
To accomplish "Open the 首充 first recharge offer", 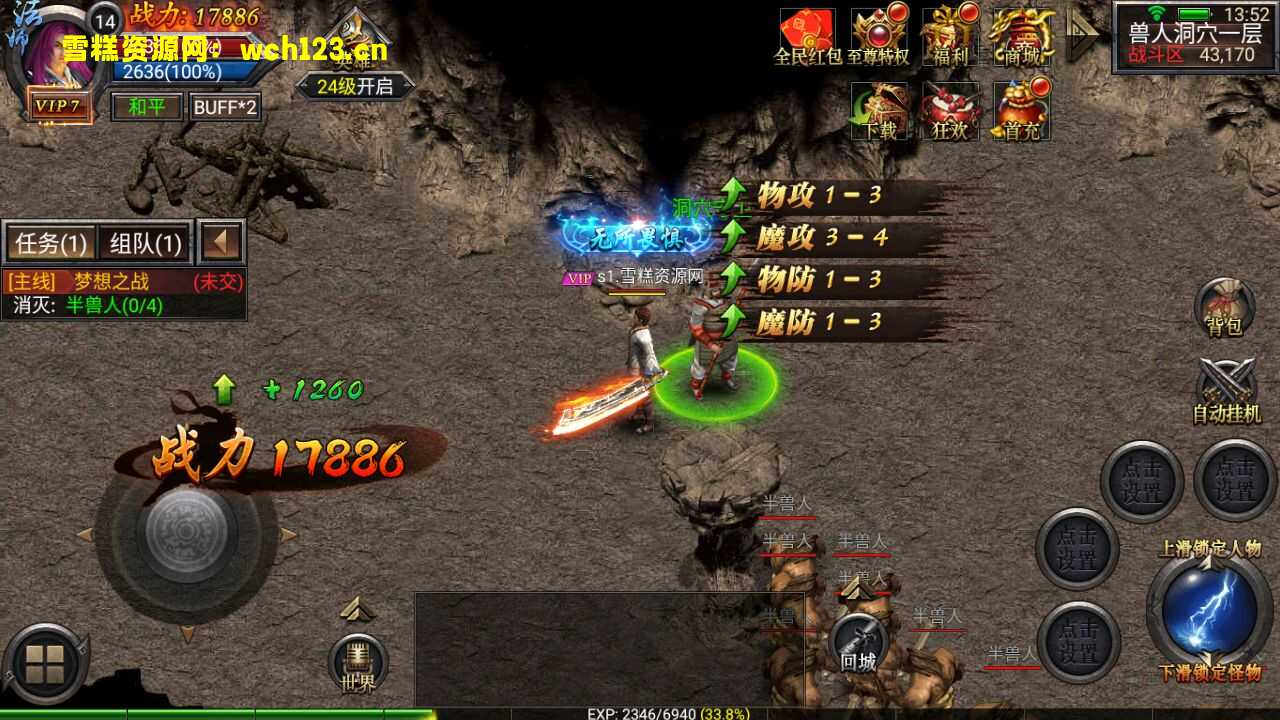I will [1022, 110].
